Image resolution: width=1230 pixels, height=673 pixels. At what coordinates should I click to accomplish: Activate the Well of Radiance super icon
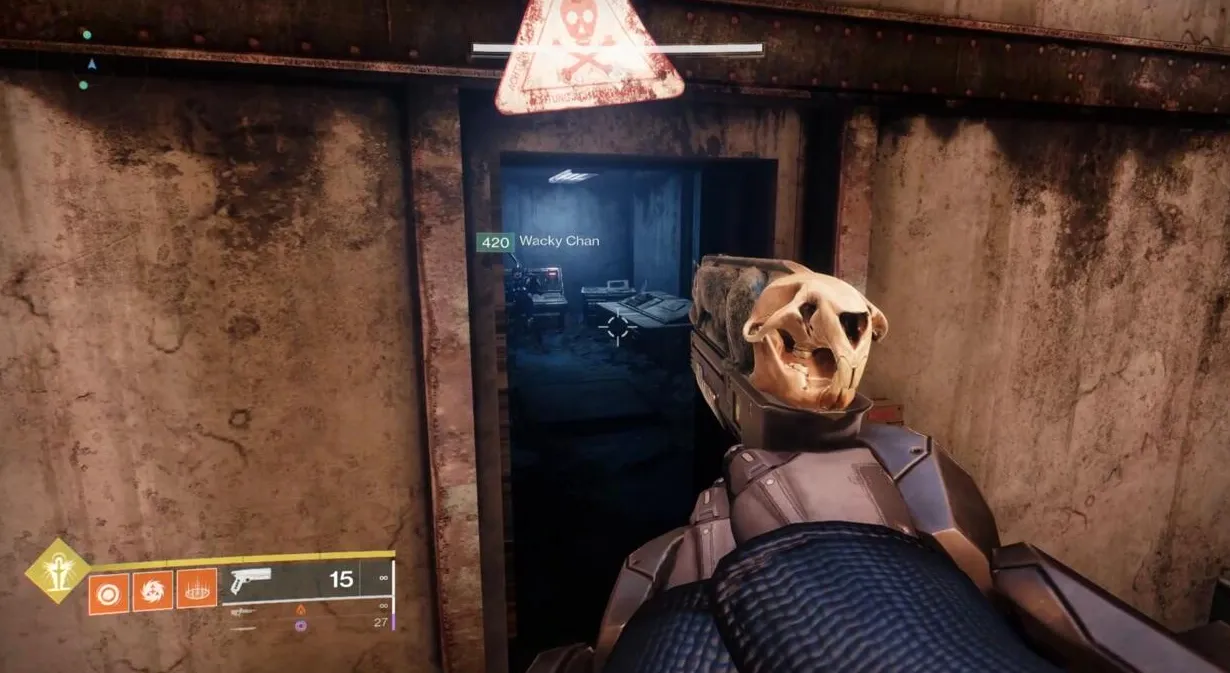58,570
